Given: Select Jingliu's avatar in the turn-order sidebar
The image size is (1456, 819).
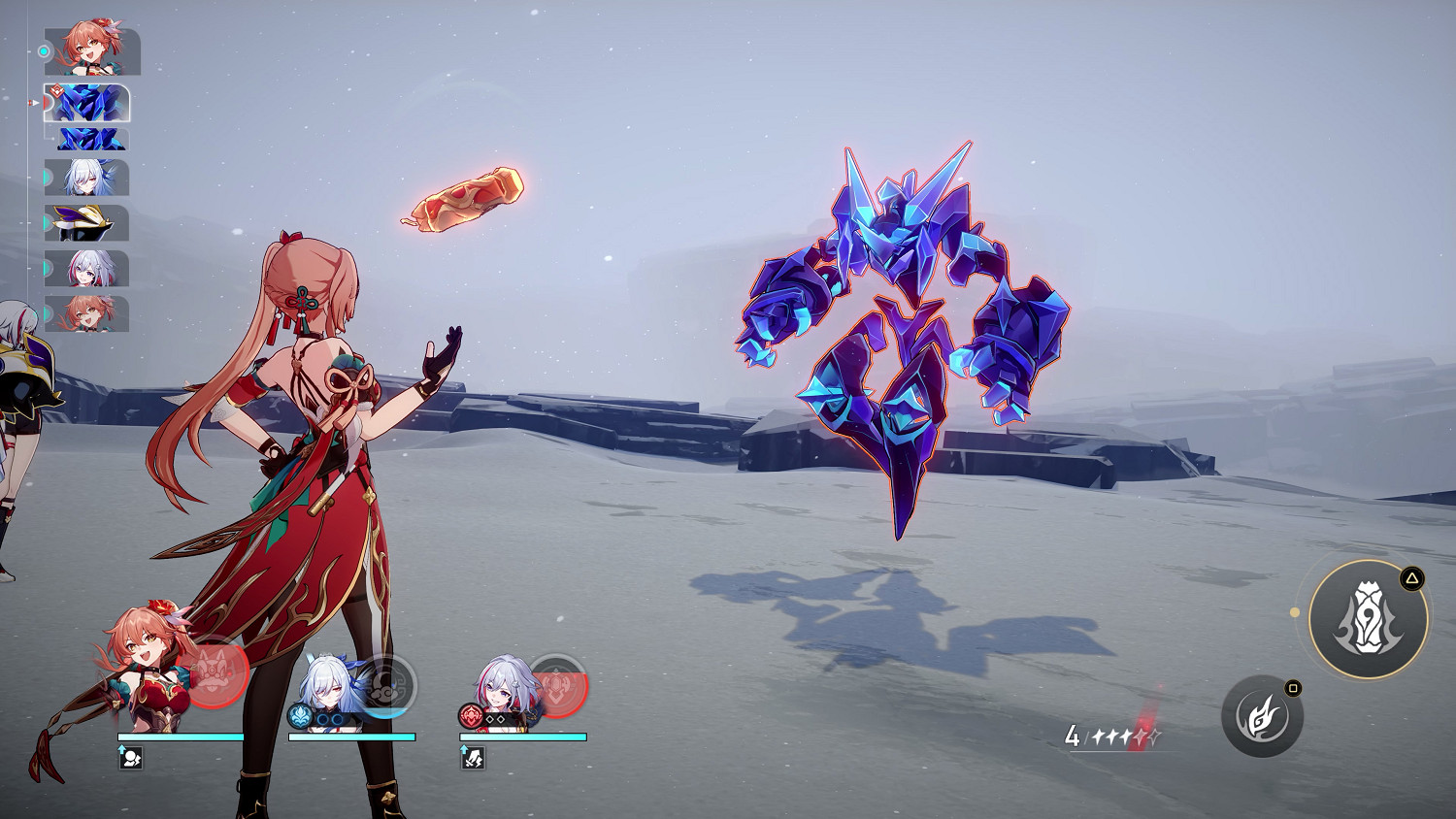Looking at the screenshot, I should [92, 180].
